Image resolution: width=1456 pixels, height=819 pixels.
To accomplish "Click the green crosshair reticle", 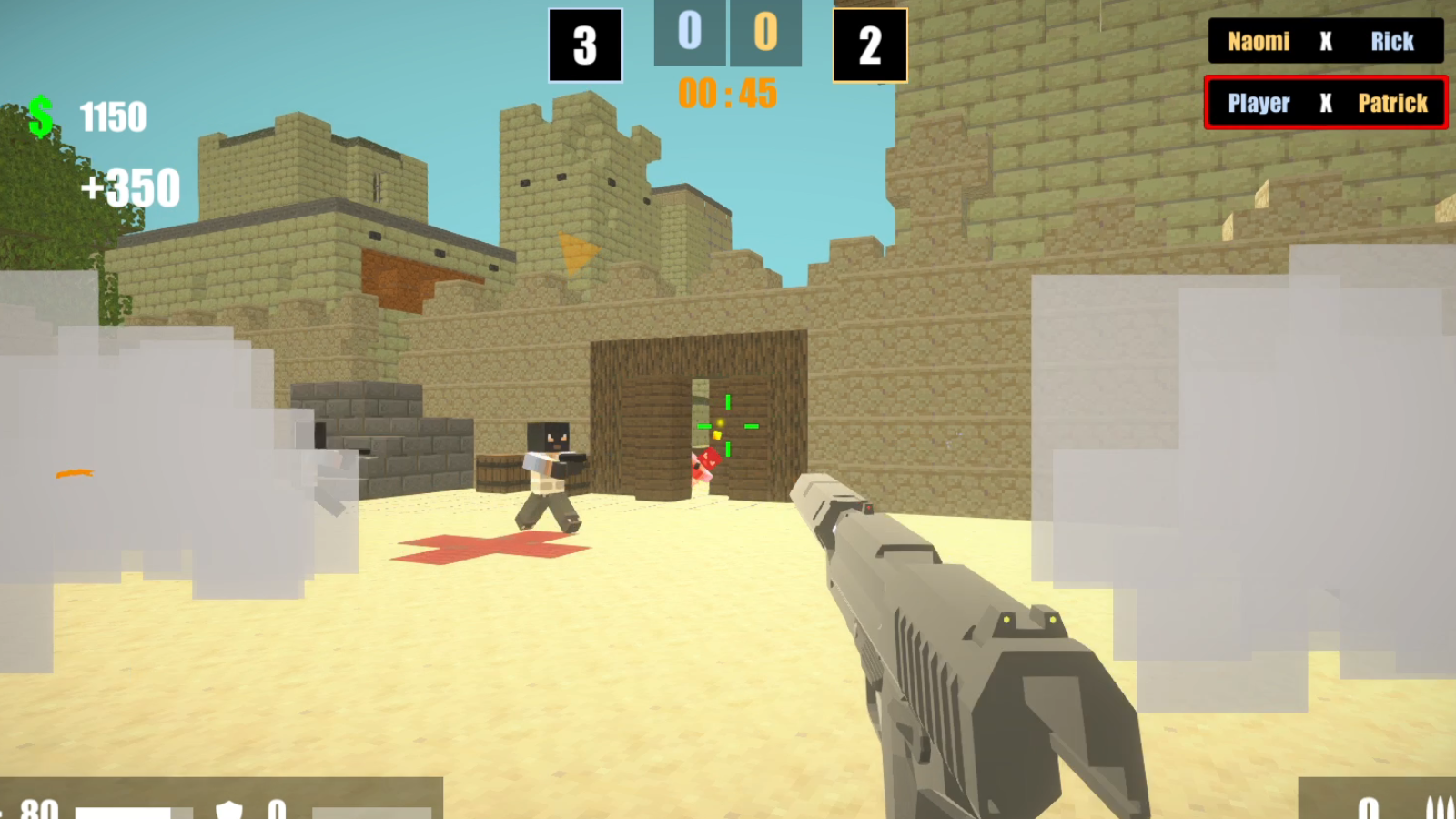I will [x=728, y=426].
